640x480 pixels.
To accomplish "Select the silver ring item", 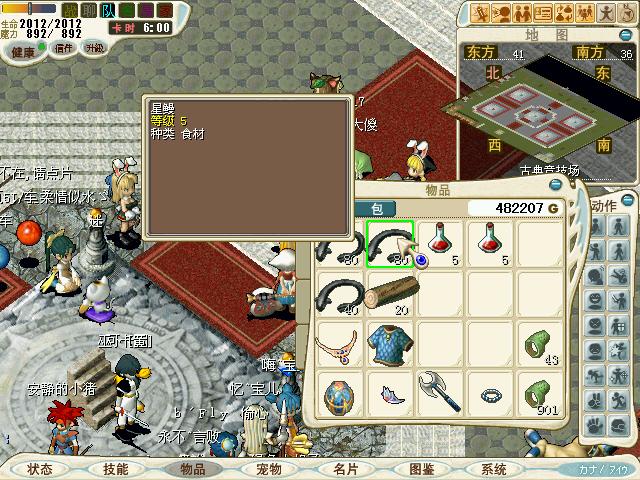I will [x=490, y=394].
